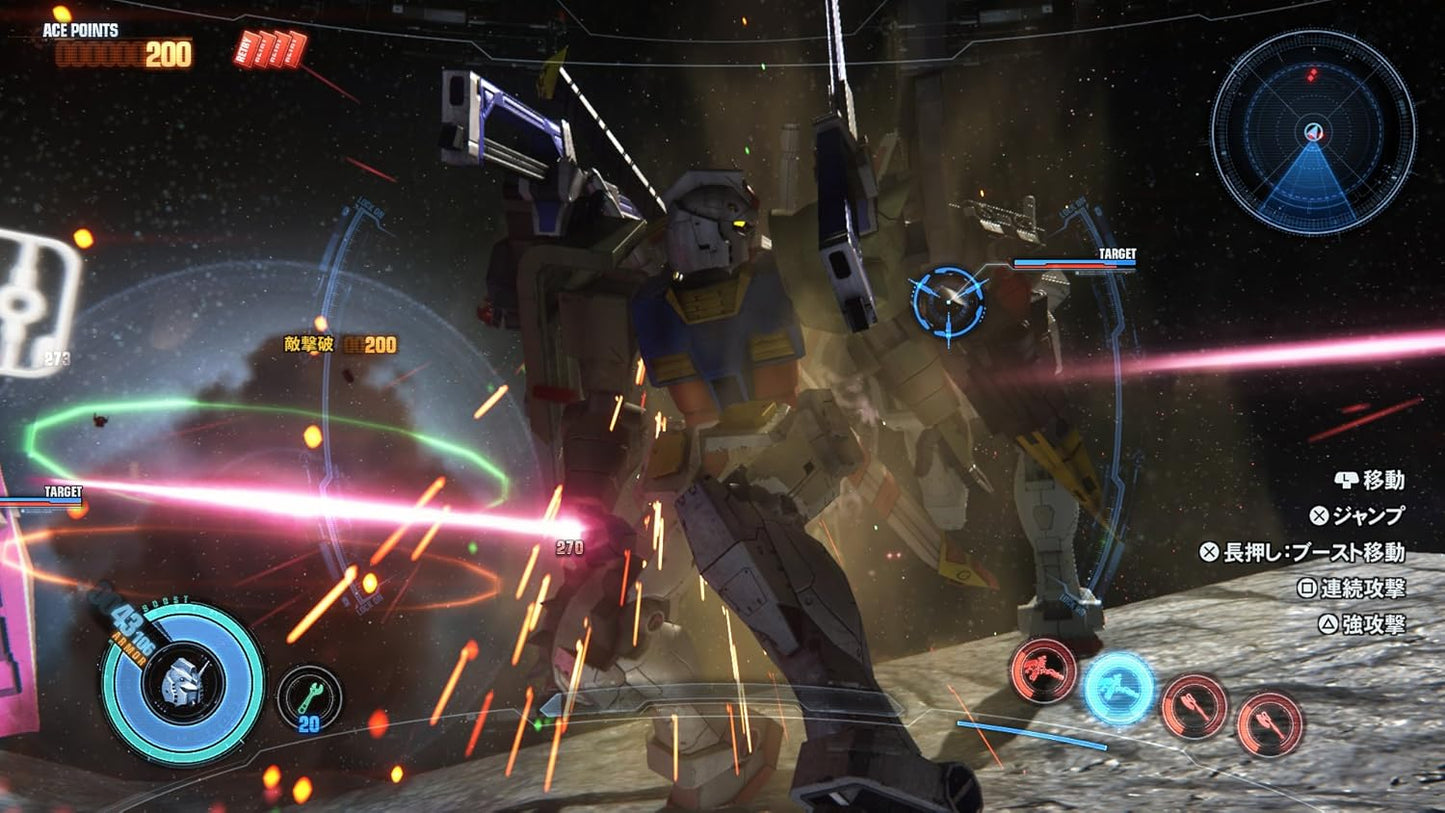Select the Gundam head portrait gauge
Viewport: 1445px width, 813px height.
(183, 683)
